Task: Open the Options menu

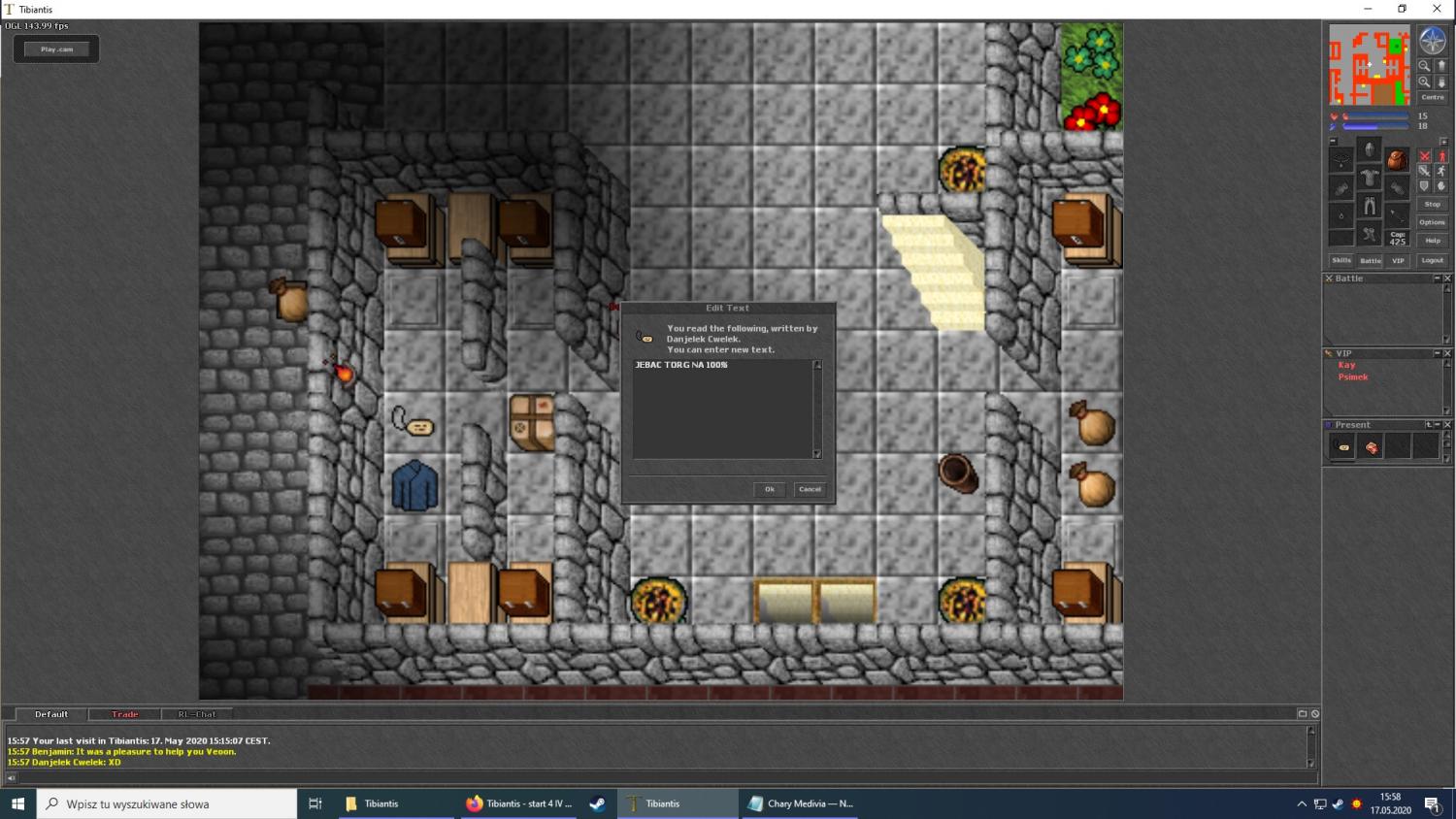Action: [1432, 222]
